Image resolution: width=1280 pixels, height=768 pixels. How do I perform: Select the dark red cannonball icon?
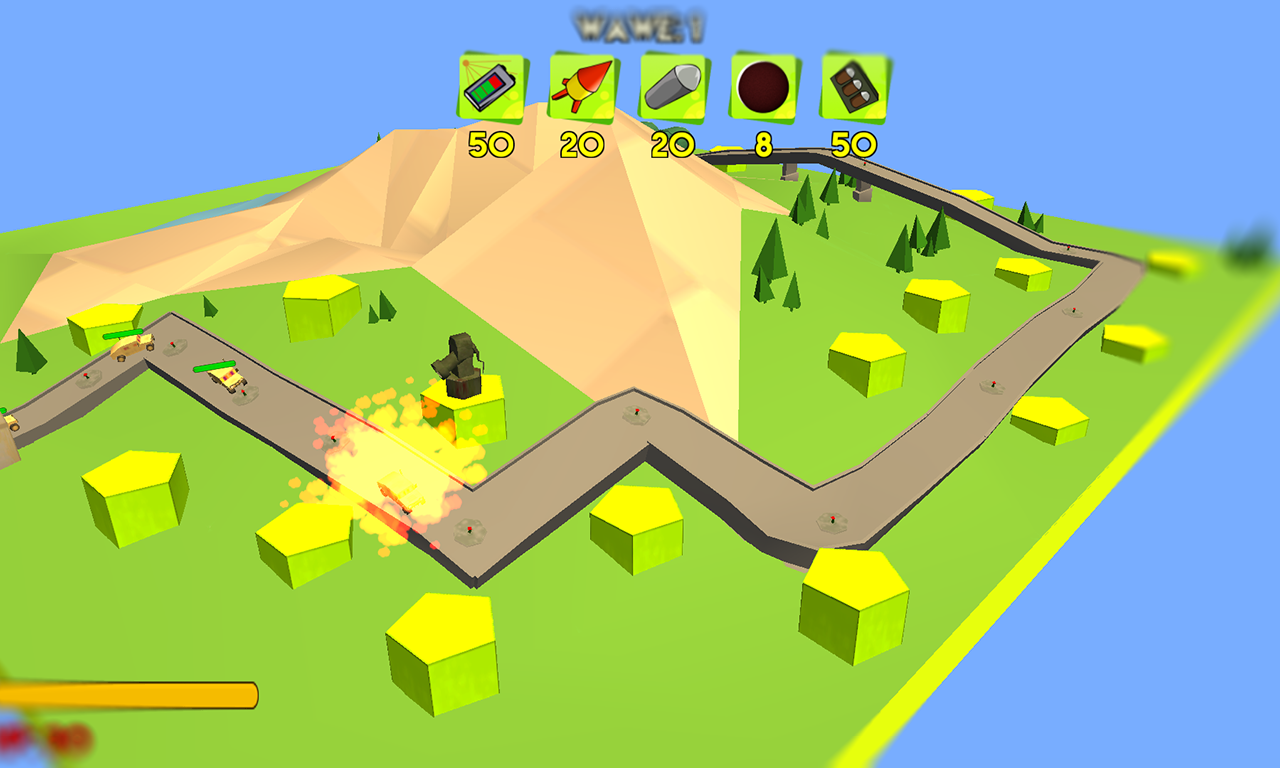coord(764,88)
